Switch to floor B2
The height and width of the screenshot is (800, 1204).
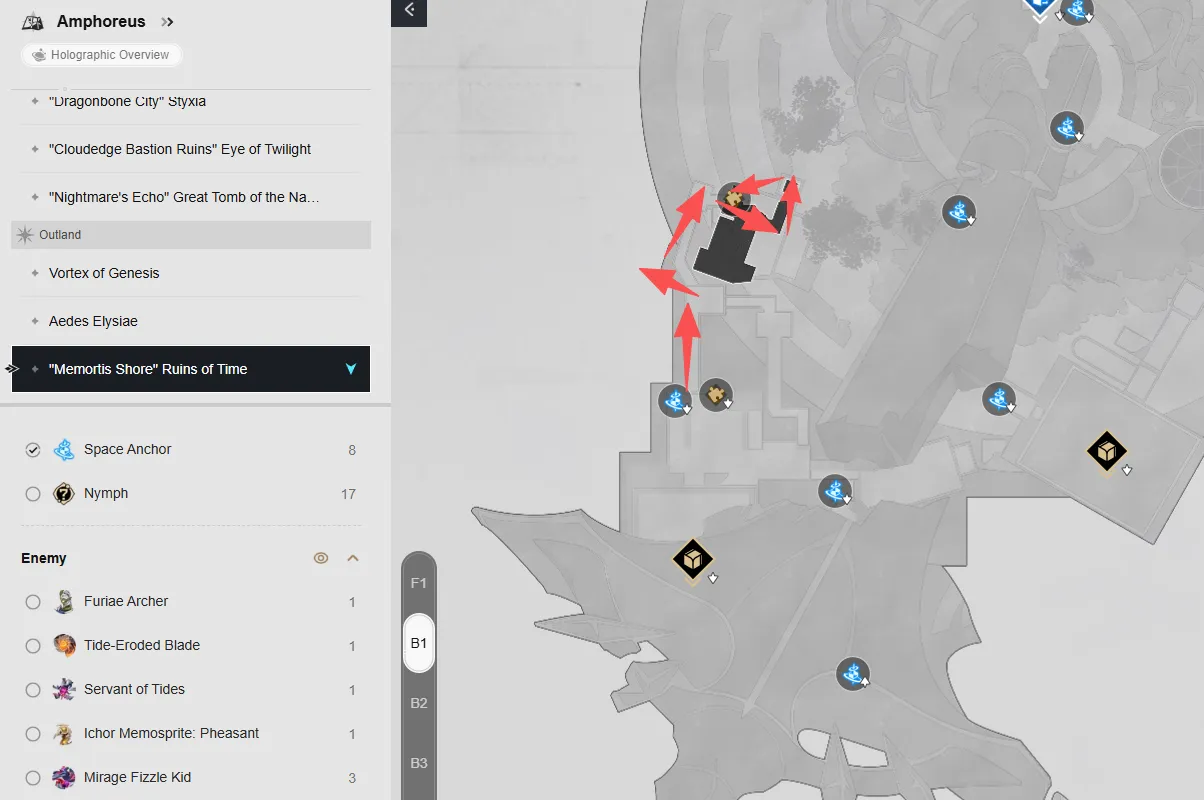[419, 703]
